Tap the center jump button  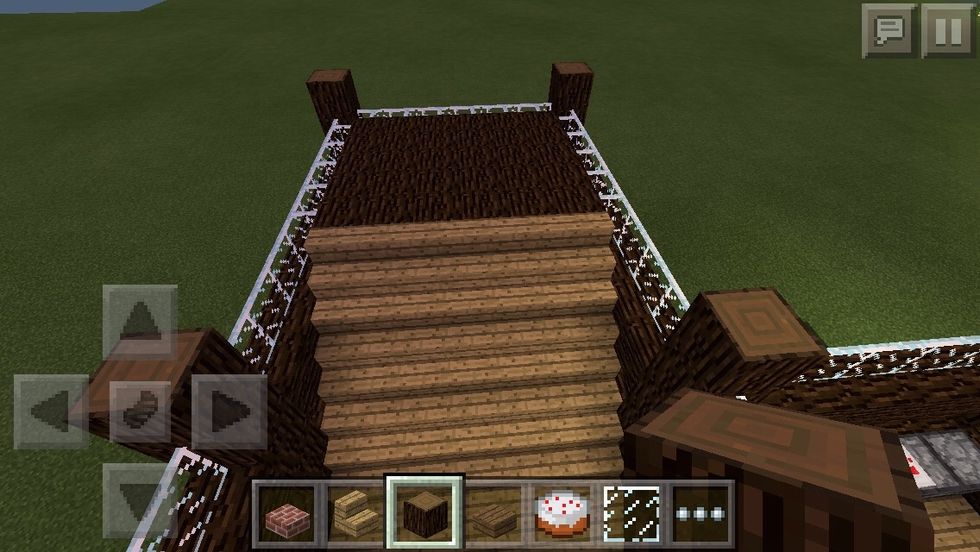[140, 411]
